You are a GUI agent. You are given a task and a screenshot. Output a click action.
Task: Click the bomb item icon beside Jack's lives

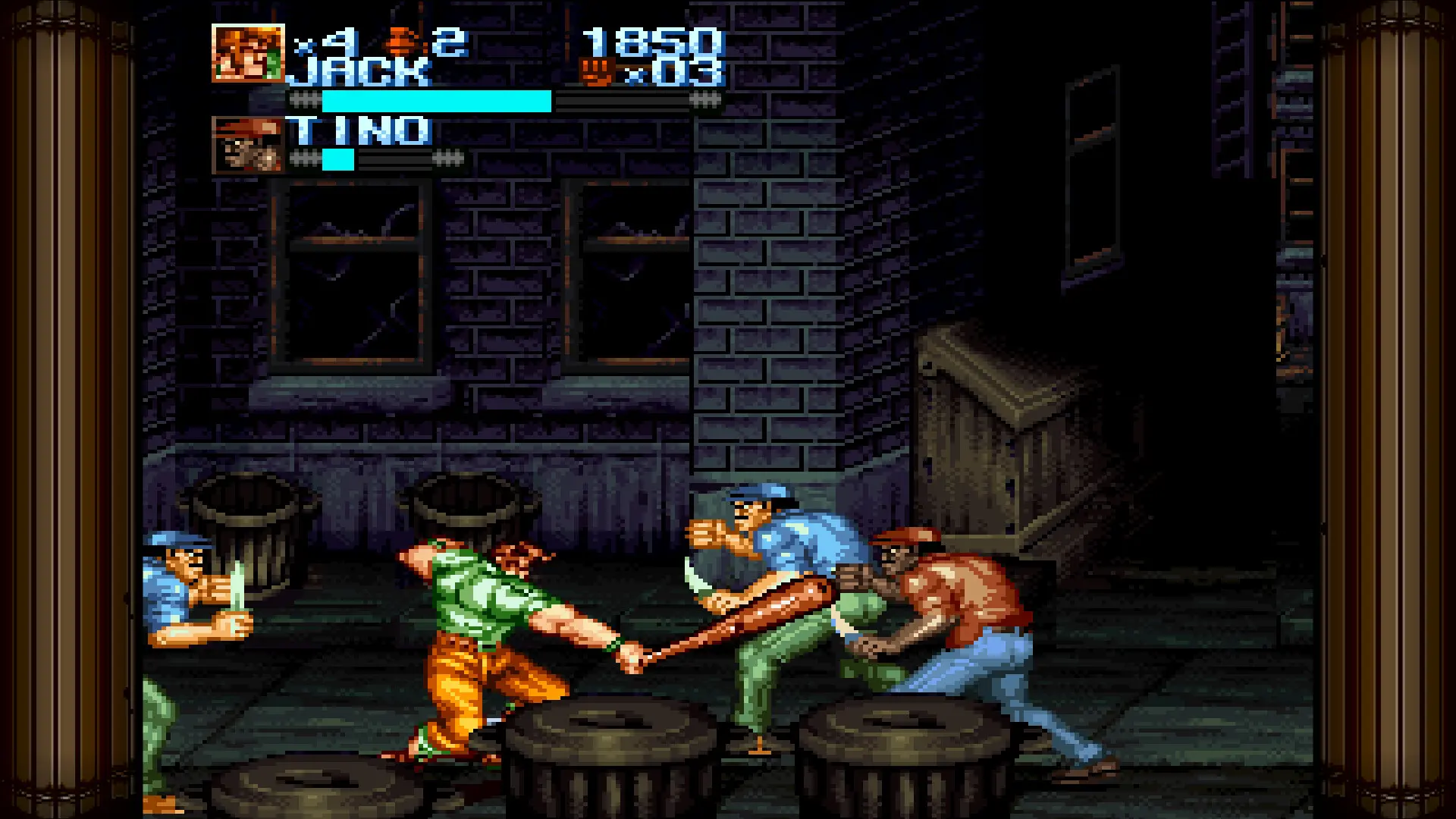(x=400, y=39)
